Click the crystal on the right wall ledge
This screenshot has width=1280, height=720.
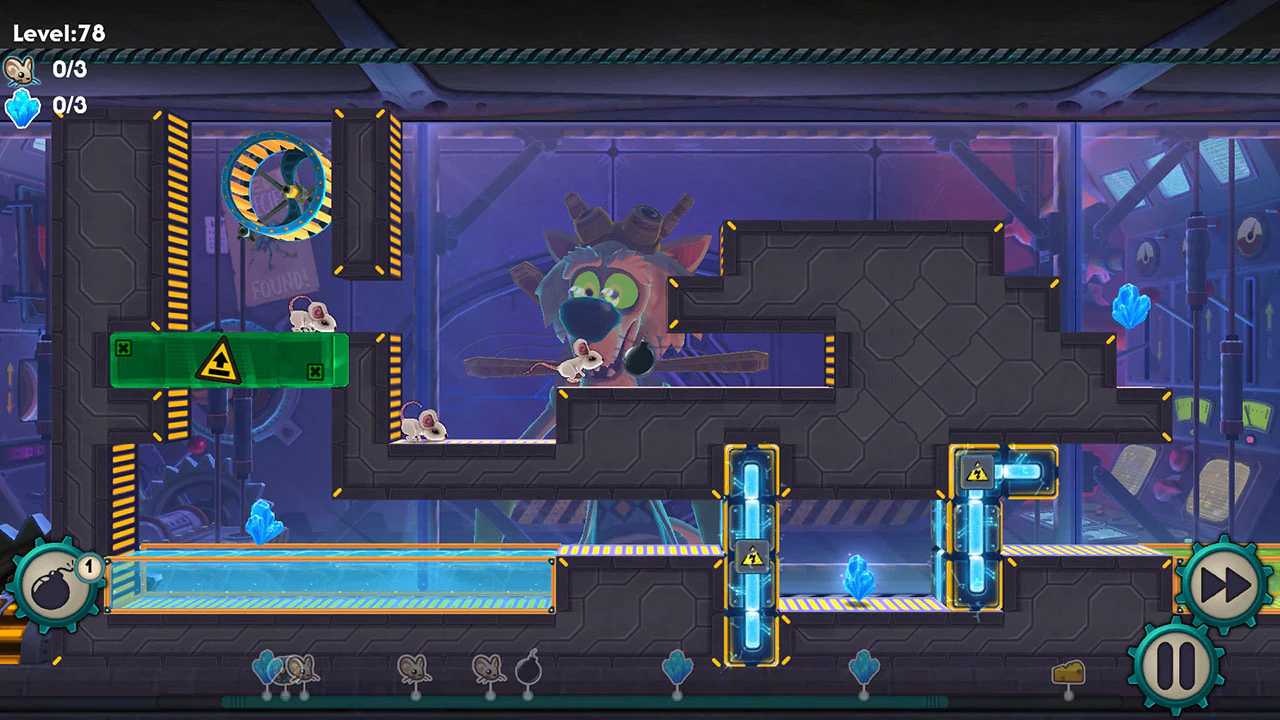coord(1130,305)
